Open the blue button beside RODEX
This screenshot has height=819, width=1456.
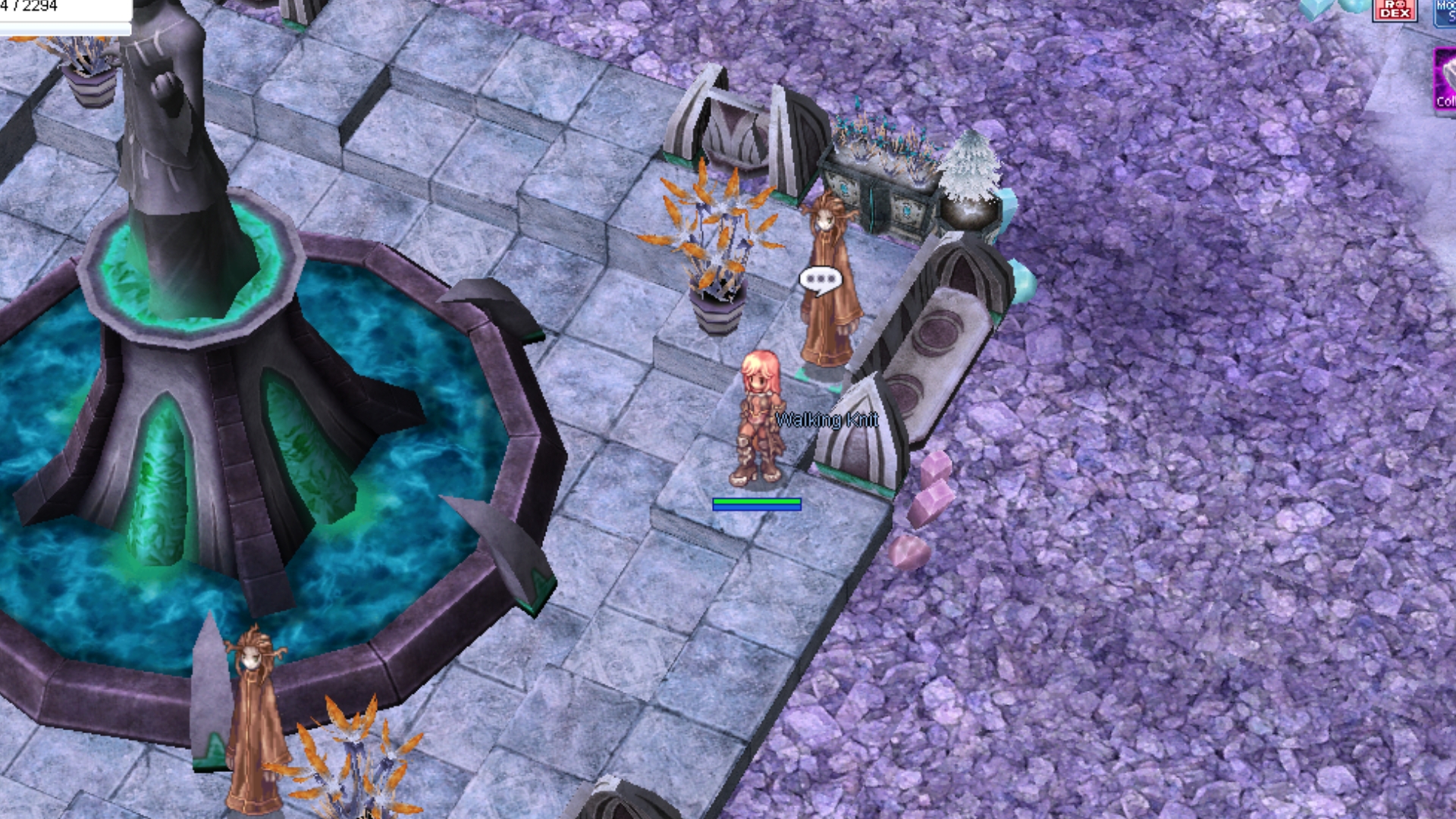[1445, 12]
